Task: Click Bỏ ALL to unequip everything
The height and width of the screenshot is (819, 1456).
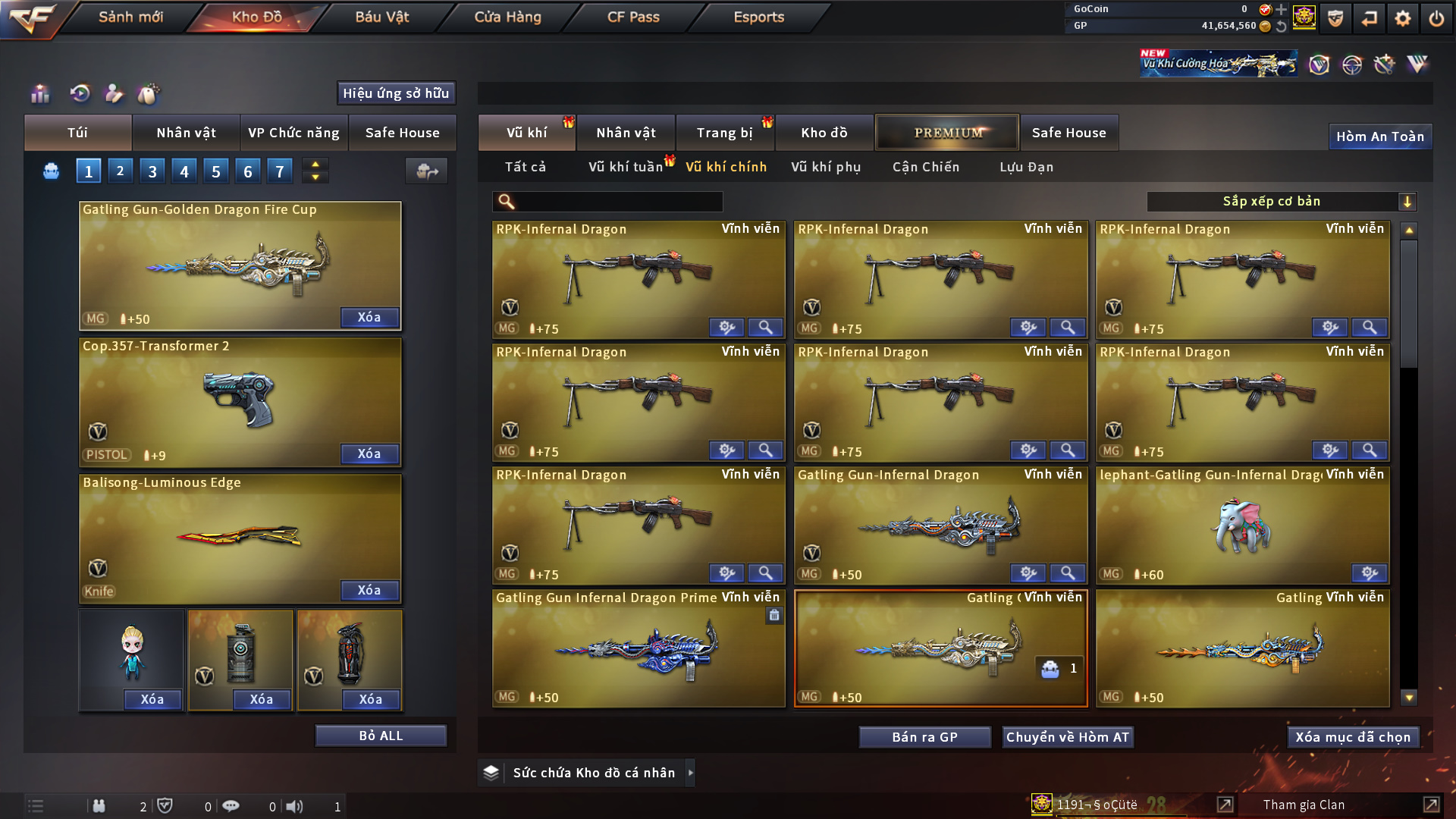Action: coord(381,736)
